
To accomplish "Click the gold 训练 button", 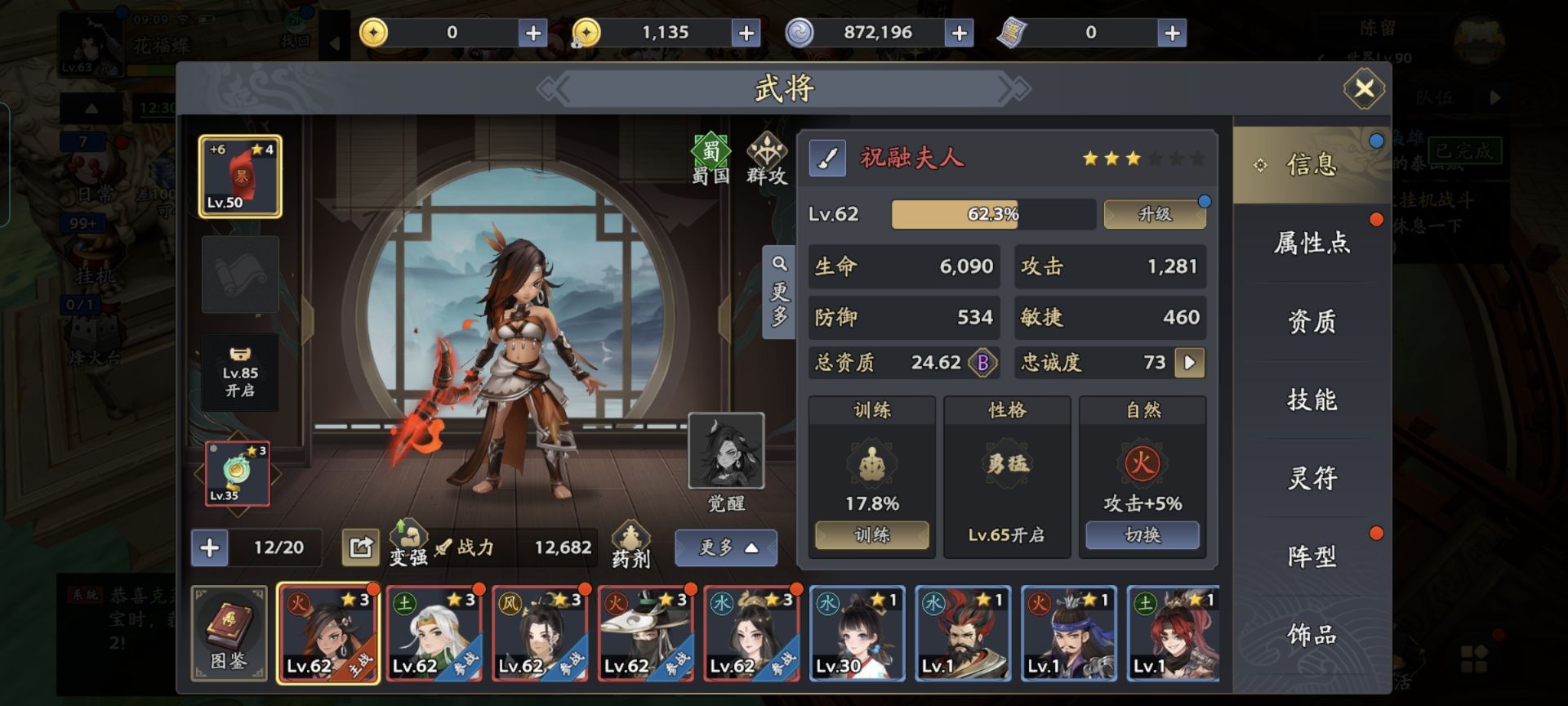I will [871, 535].
